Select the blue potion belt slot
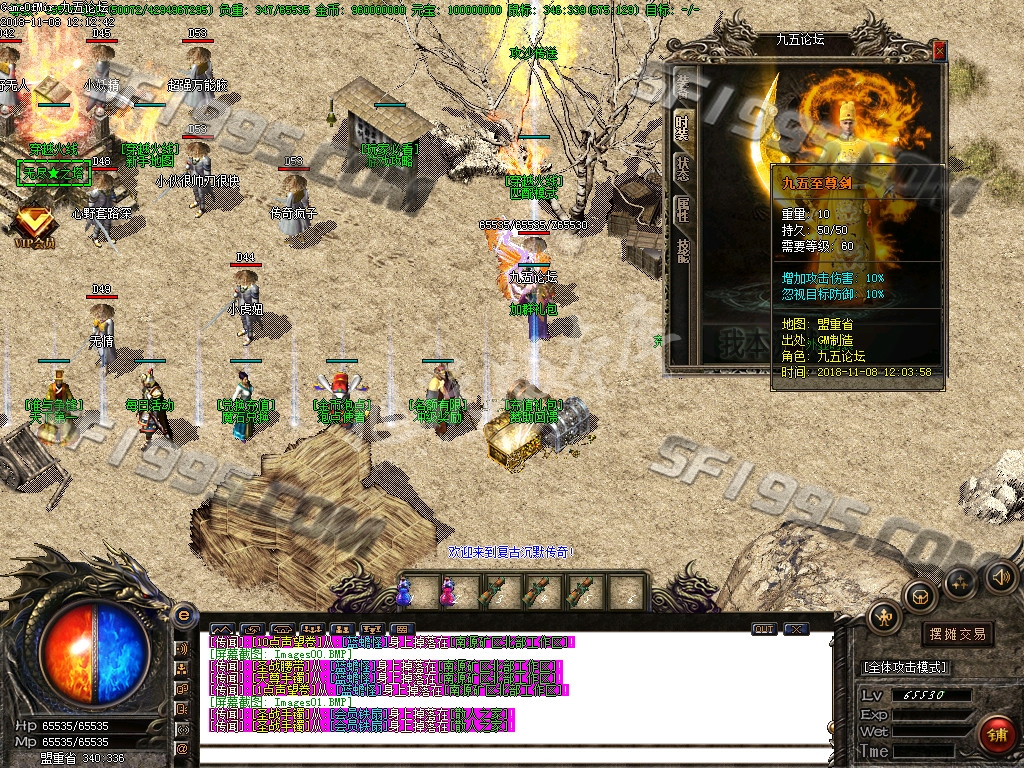Image resolution: width=1024 pixels, height=768 pixels. click(405, 592)
